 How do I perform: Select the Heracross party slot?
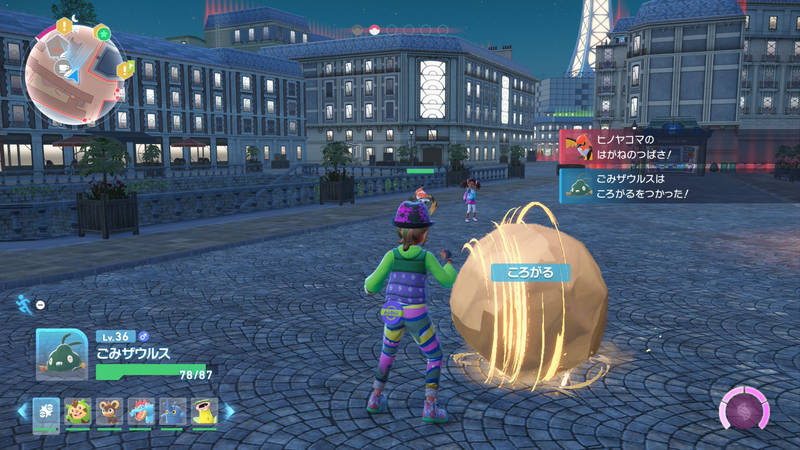click(x=172, y=412)
